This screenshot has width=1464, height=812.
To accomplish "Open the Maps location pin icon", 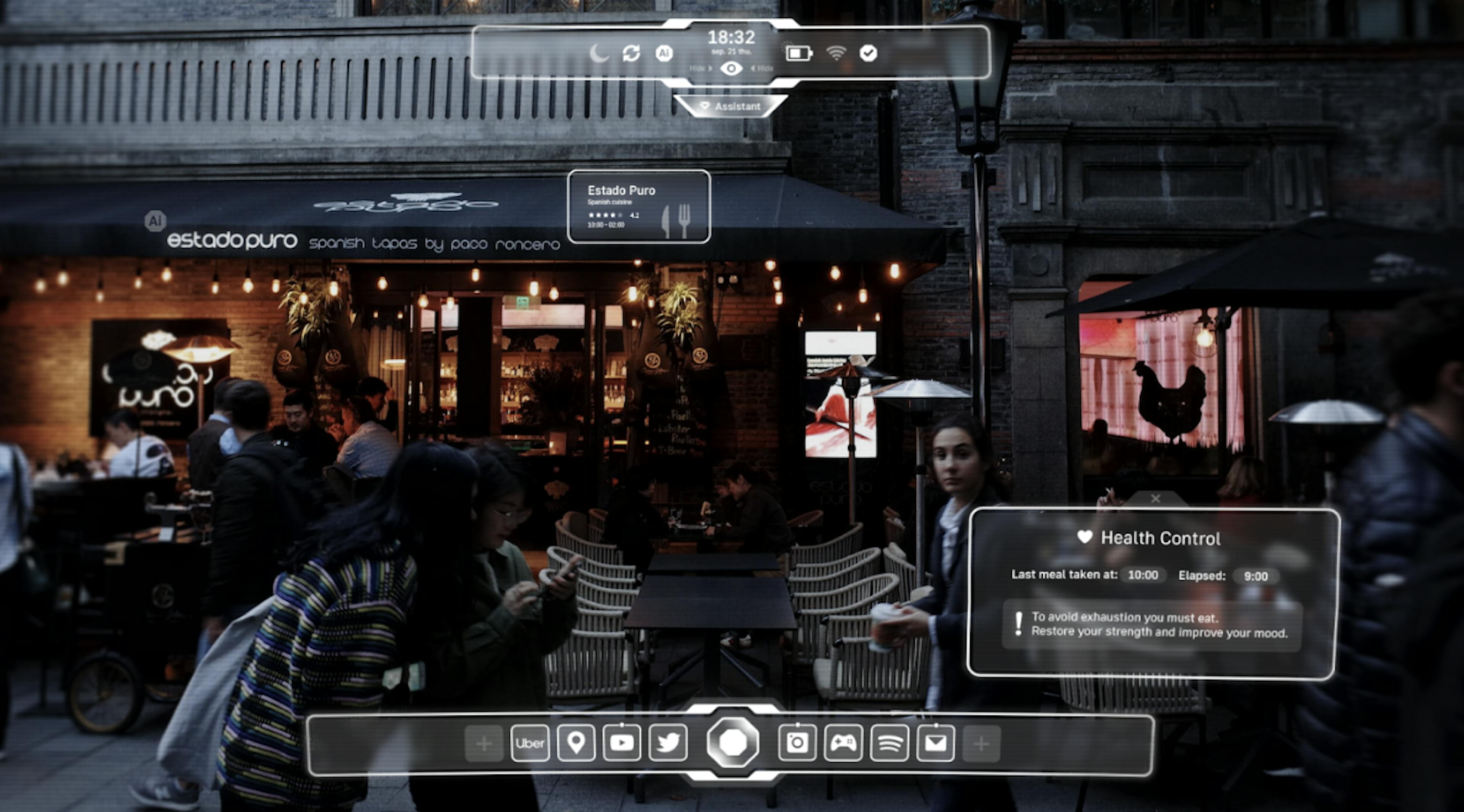I will pos(577,744).
